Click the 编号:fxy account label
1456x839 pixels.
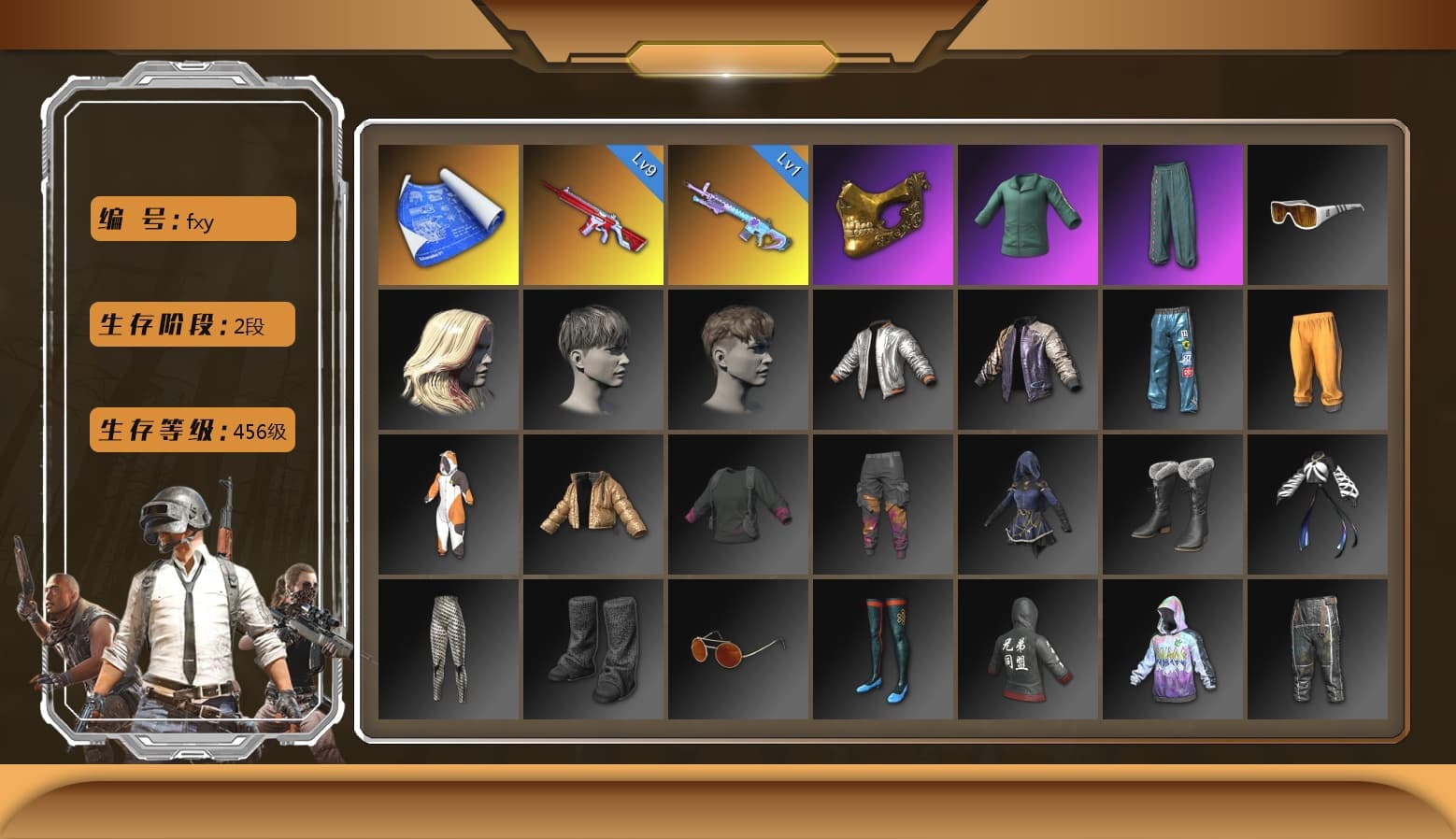[x=192, y=218]
